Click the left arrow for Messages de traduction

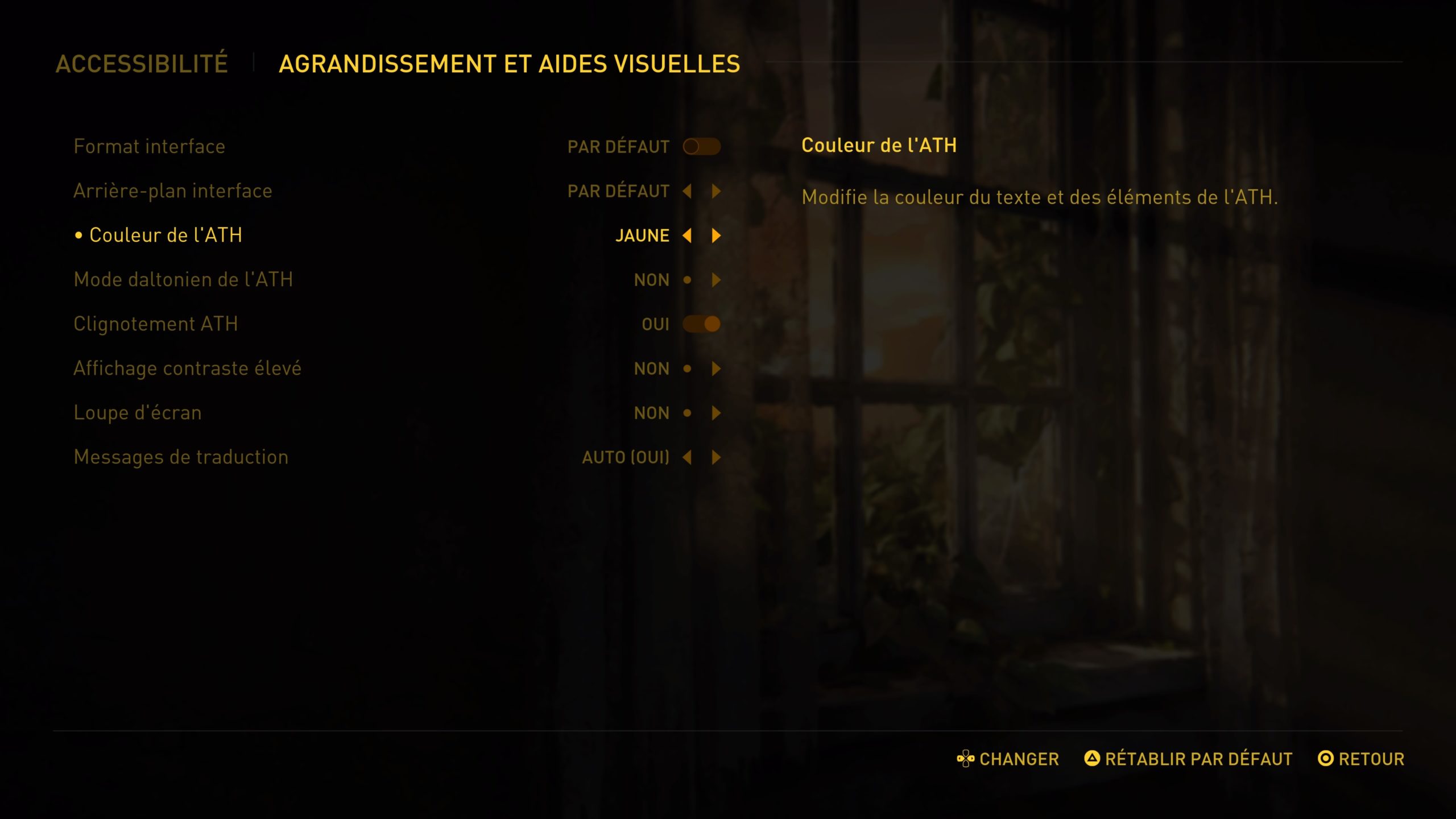coord(687,457)
